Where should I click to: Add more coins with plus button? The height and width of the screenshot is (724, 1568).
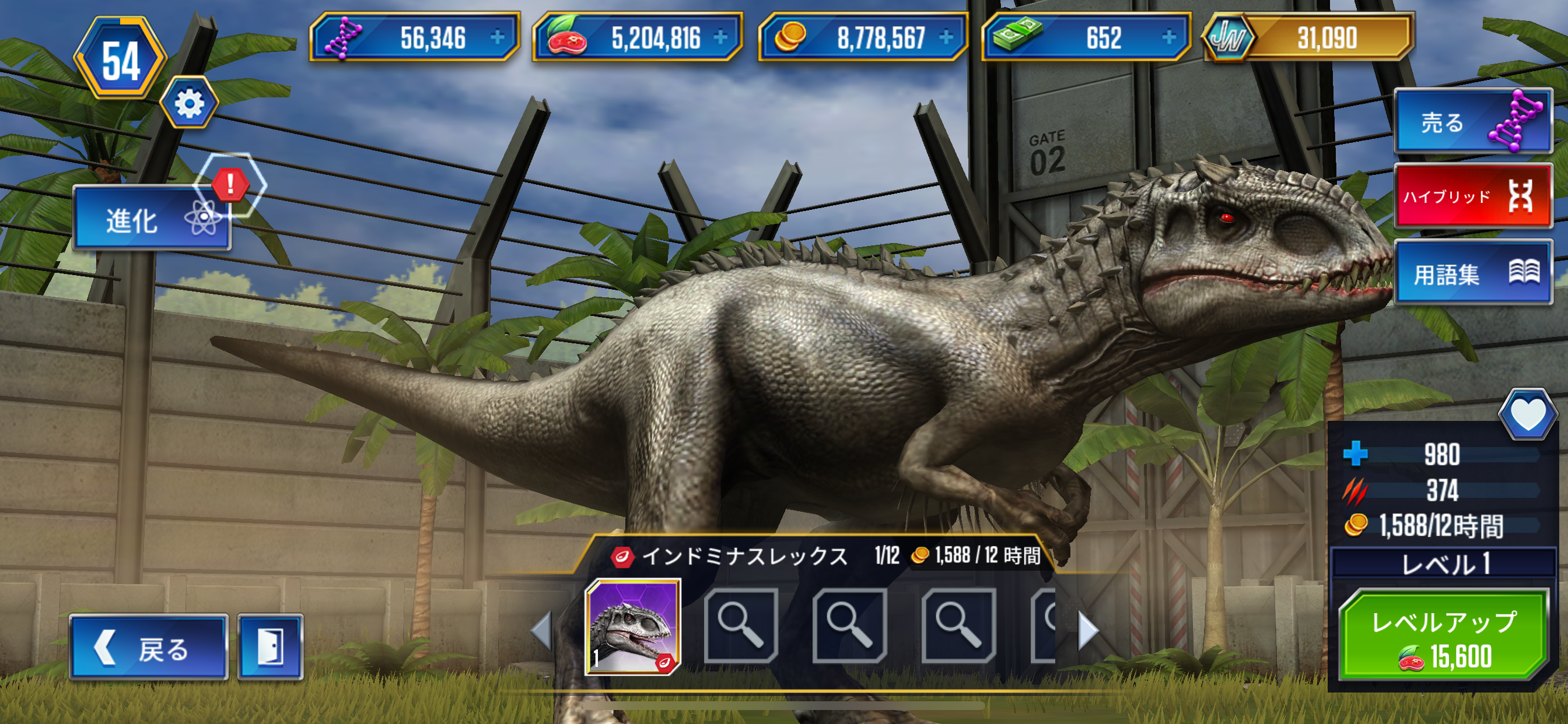pyautogui.click(x=946, y=38)
